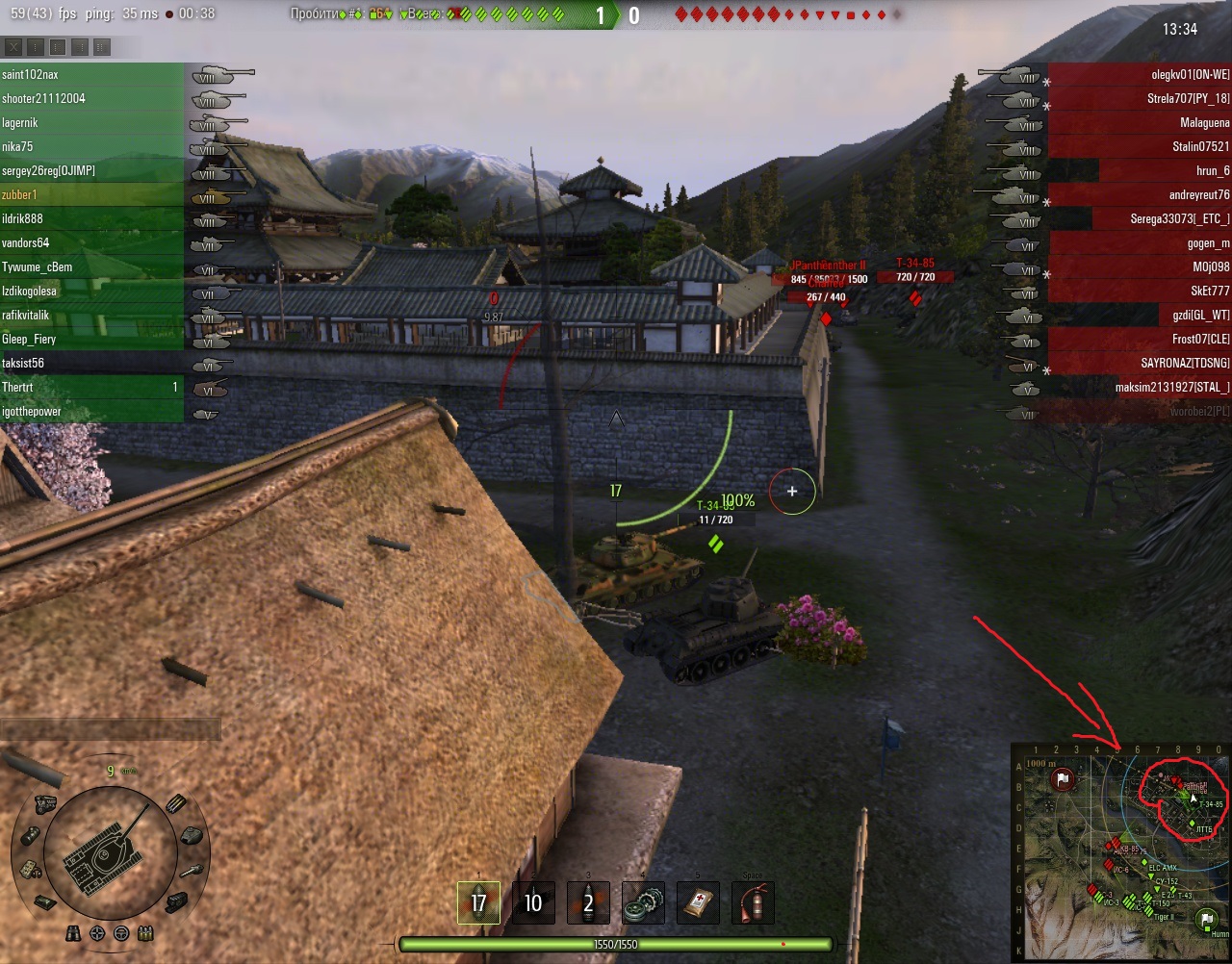1232x964 pixels.
Task: Click the battle minimap
Action: click(x=1120, y=853)
